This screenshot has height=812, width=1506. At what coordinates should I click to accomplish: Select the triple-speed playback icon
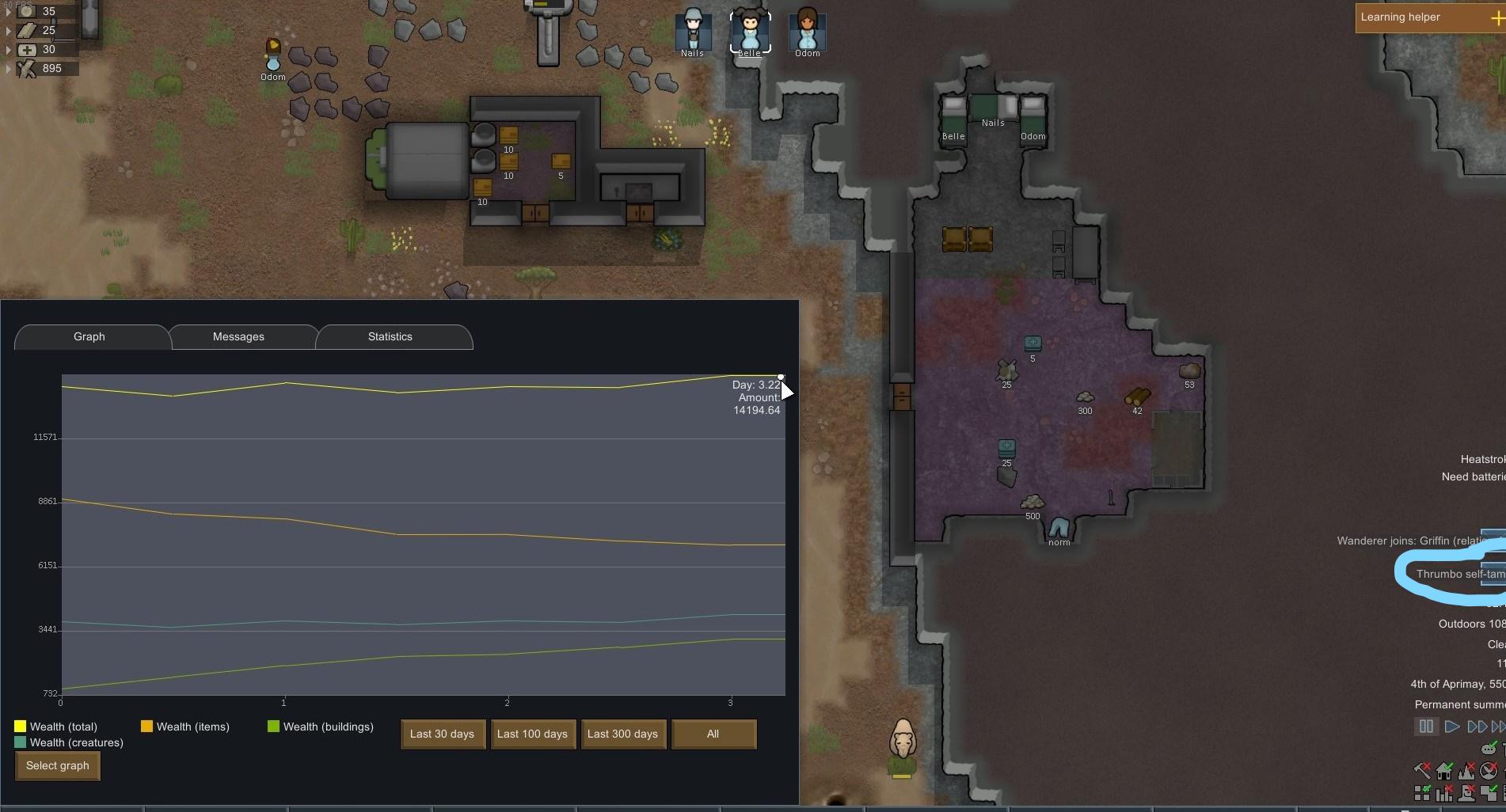[1498, 727]
